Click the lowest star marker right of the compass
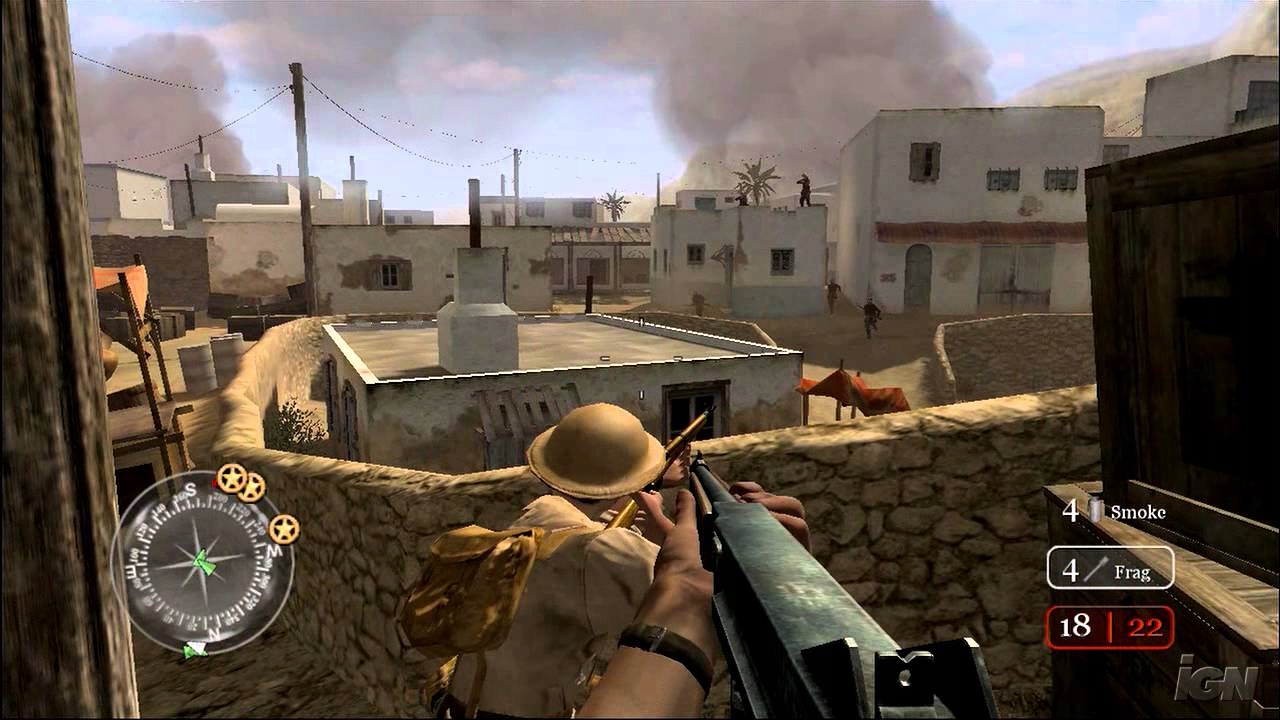The height and width of the screenshot is (720, 1280). pos(282,528)
